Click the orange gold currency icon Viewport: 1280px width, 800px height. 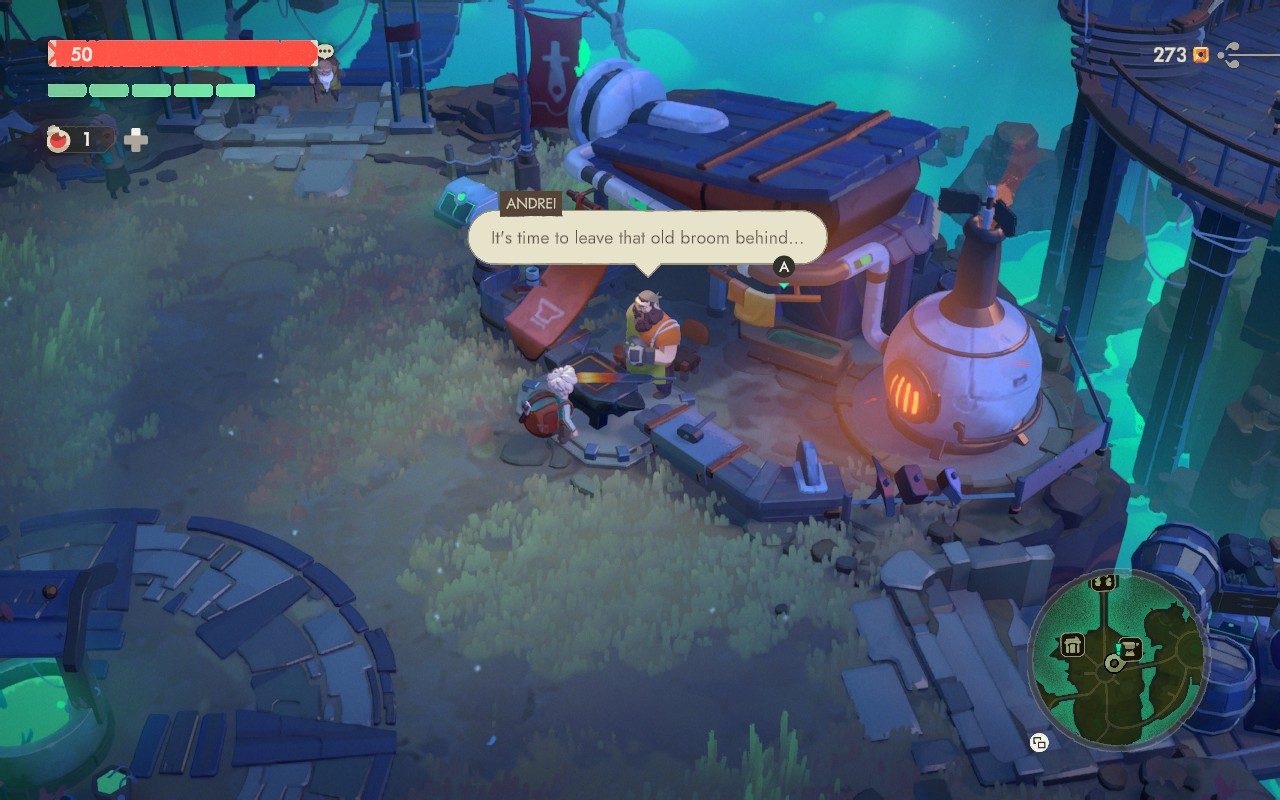pos(1201,55)
